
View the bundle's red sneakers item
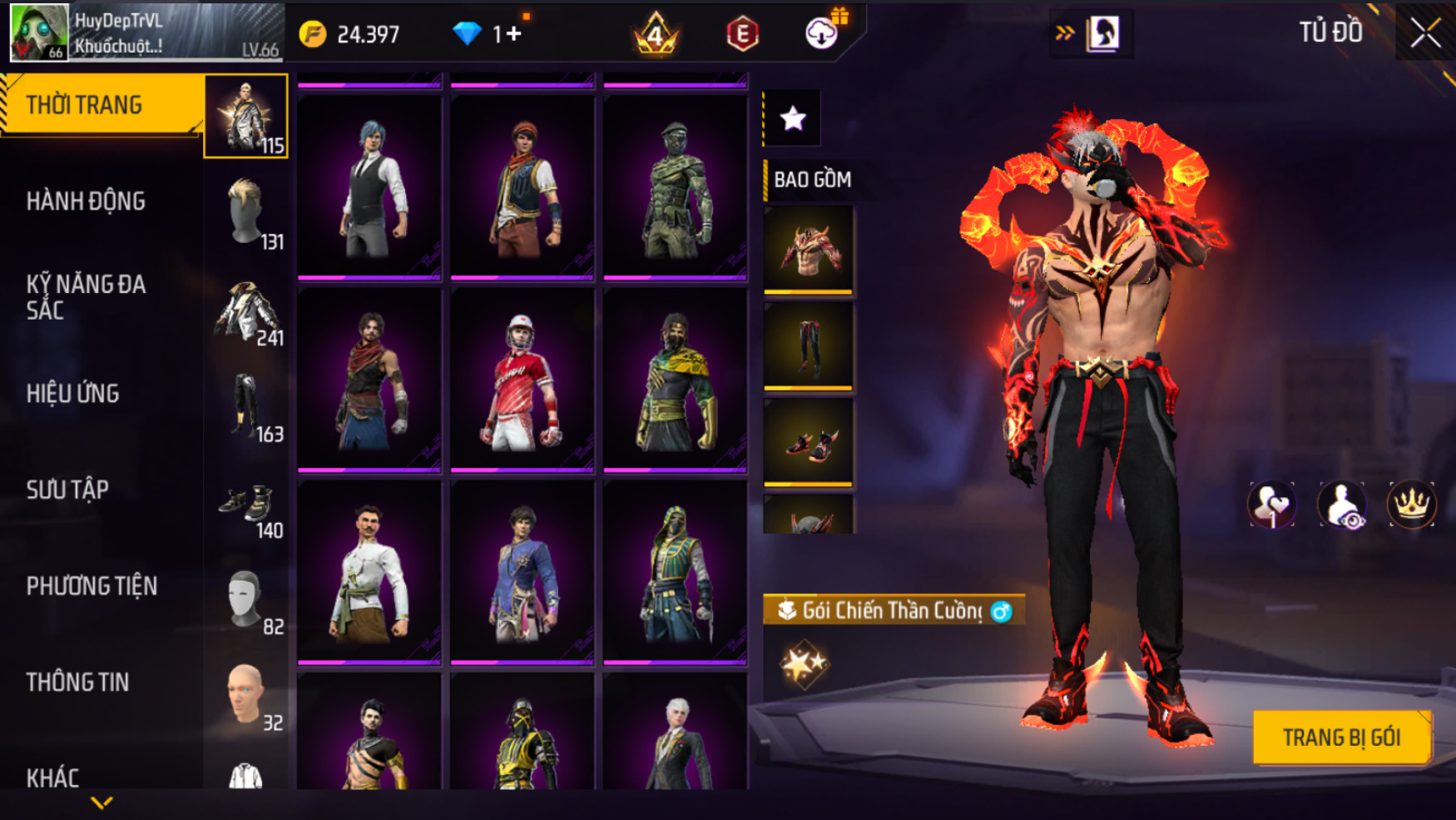(808, 442)
